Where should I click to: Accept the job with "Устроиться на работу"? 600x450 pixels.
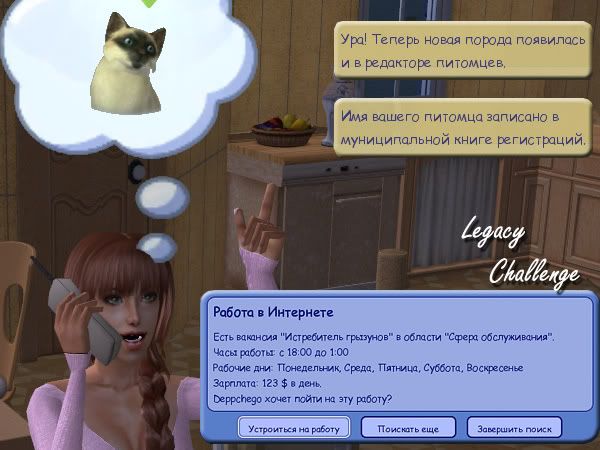294,428
